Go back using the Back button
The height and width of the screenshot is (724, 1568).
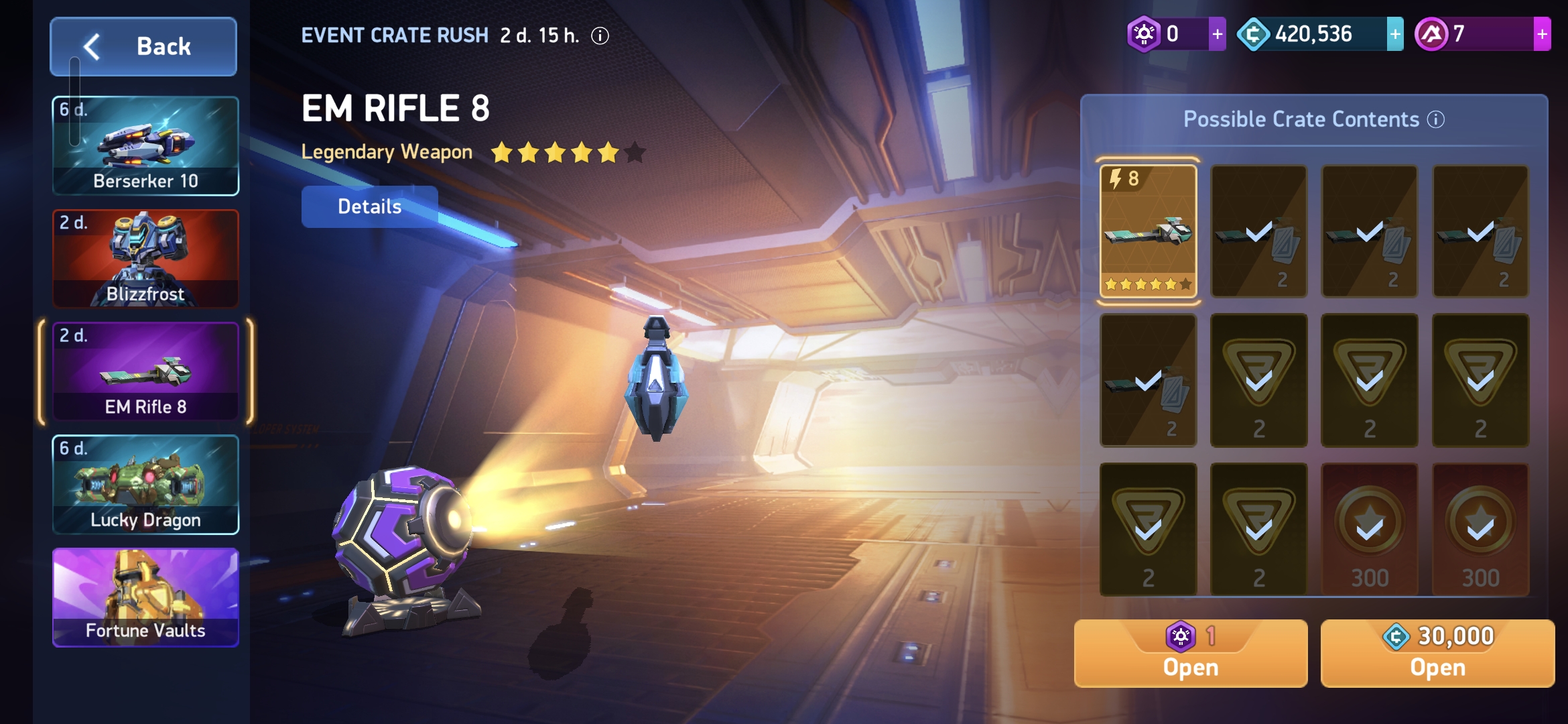point(143,46)
